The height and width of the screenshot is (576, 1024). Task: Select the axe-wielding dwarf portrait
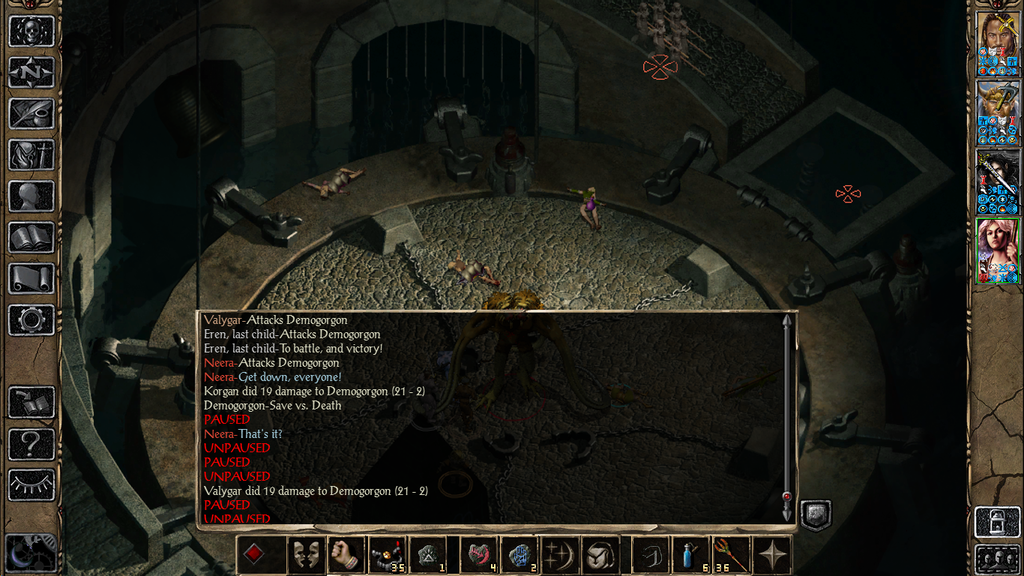pyautogui.click(x=997, y=113)
